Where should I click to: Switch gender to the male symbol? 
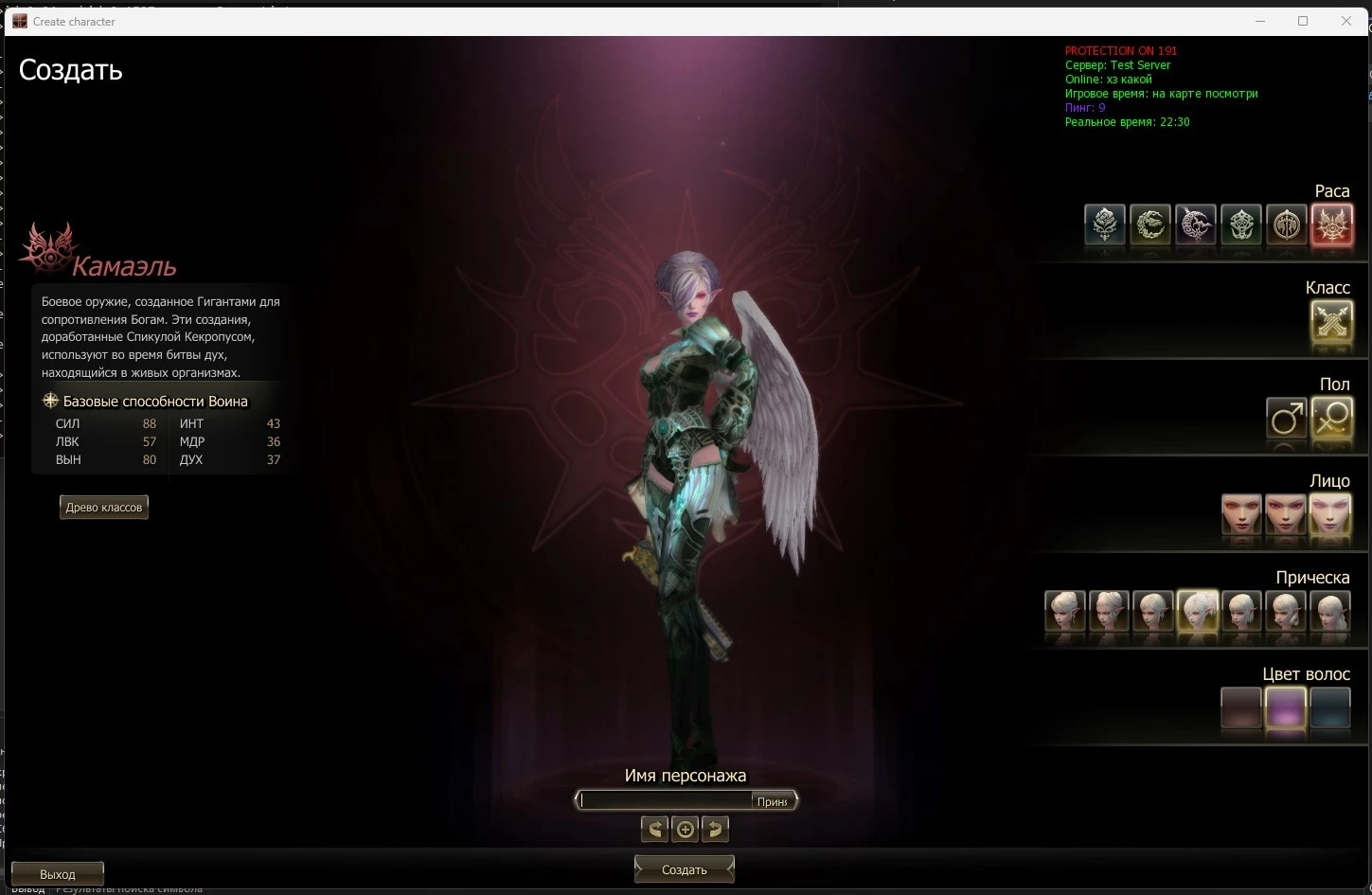point(1286,419)
